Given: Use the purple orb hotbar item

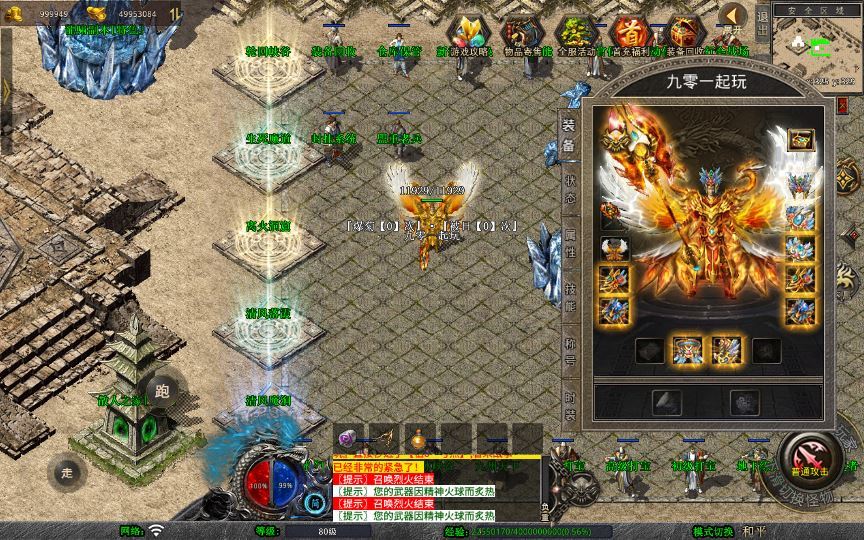Looking at the screenshot, I should click(347, 437).
